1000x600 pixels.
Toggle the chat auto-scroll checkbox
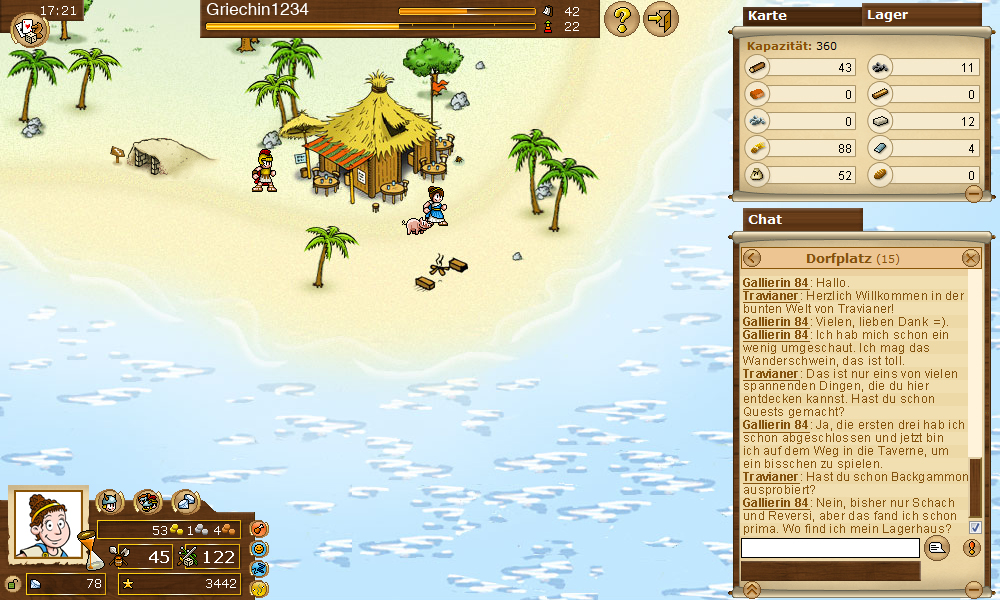point(975,527)
